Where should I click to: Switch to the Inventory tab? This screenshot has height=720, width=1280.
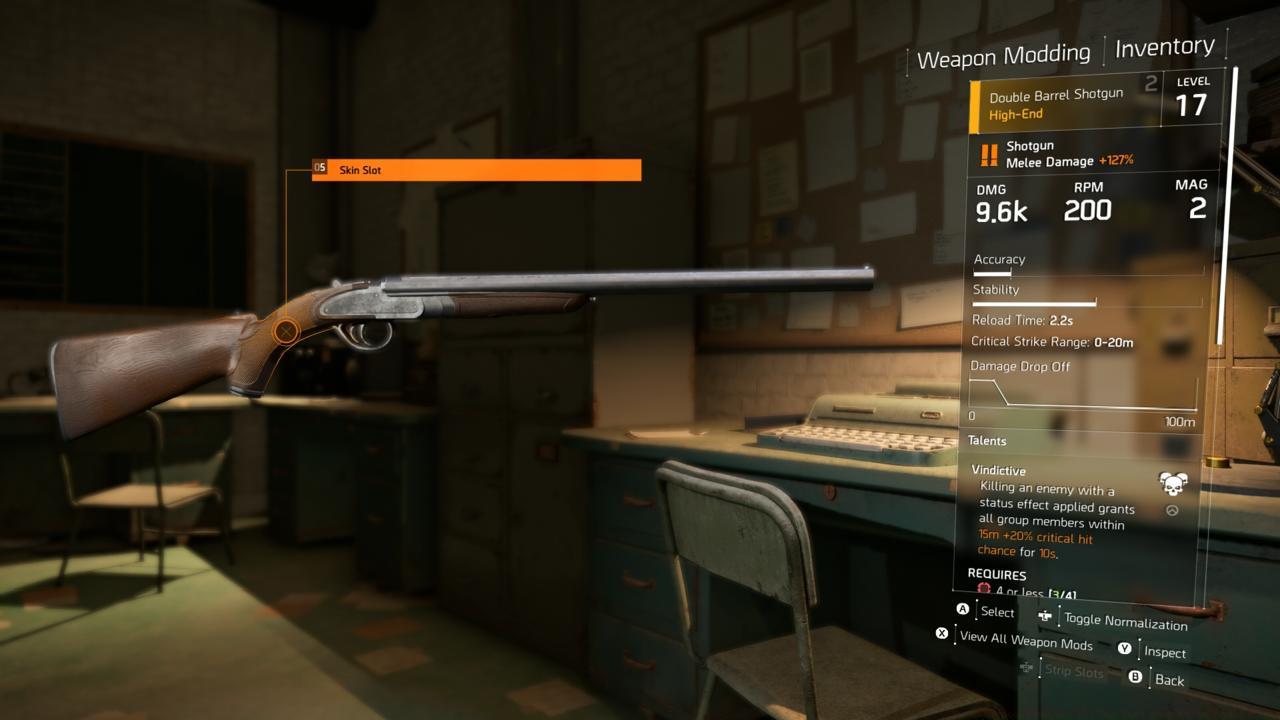click(x=1163, y=46)
